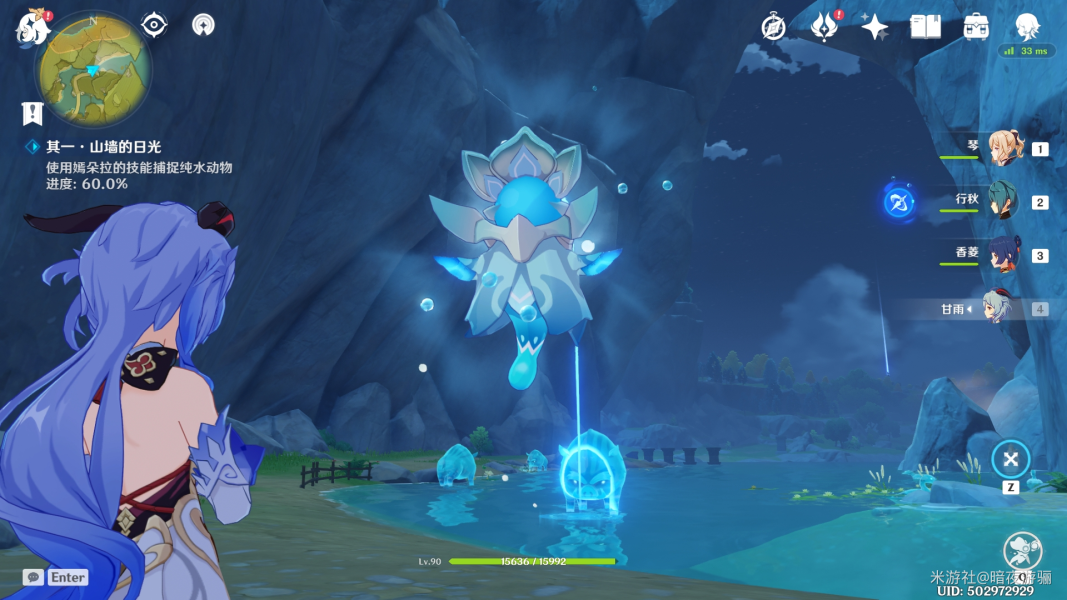Open the Wish four-pointed star menu

875,27
